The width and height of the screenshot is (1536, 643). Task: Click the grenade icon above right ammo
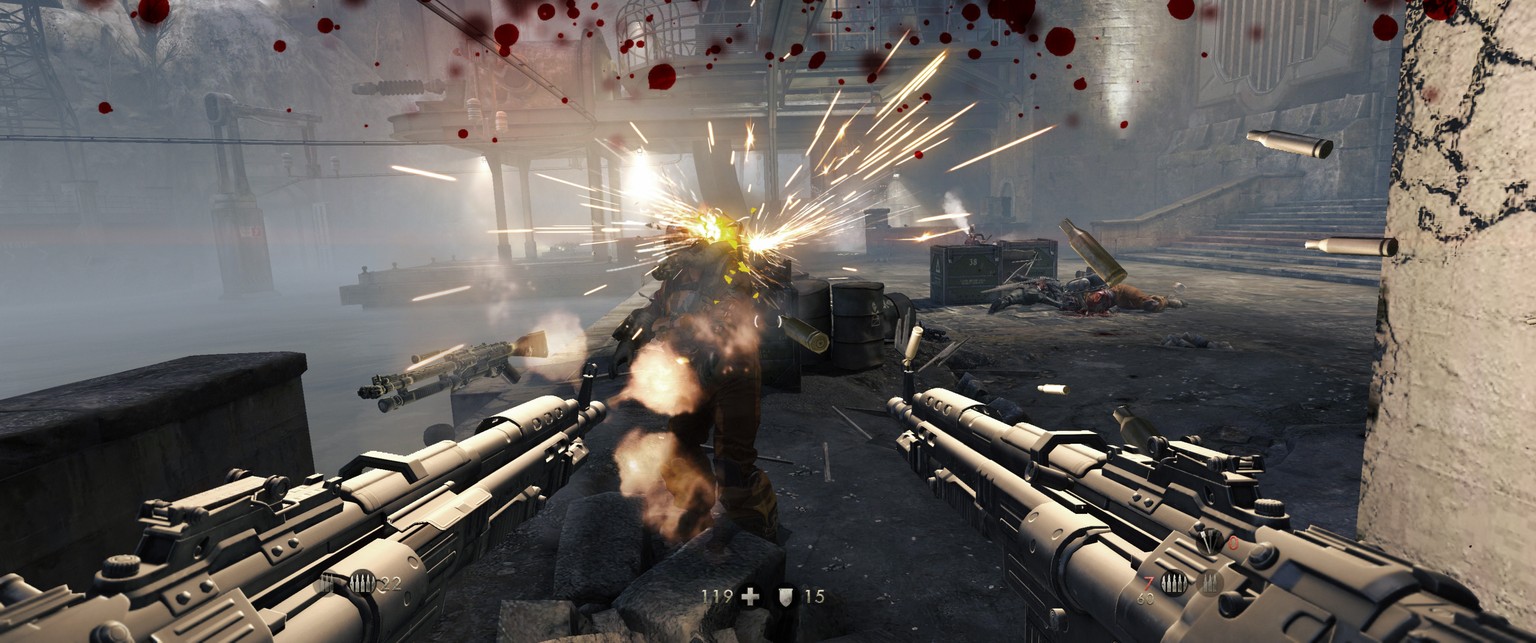click(x=1208, y=543)
